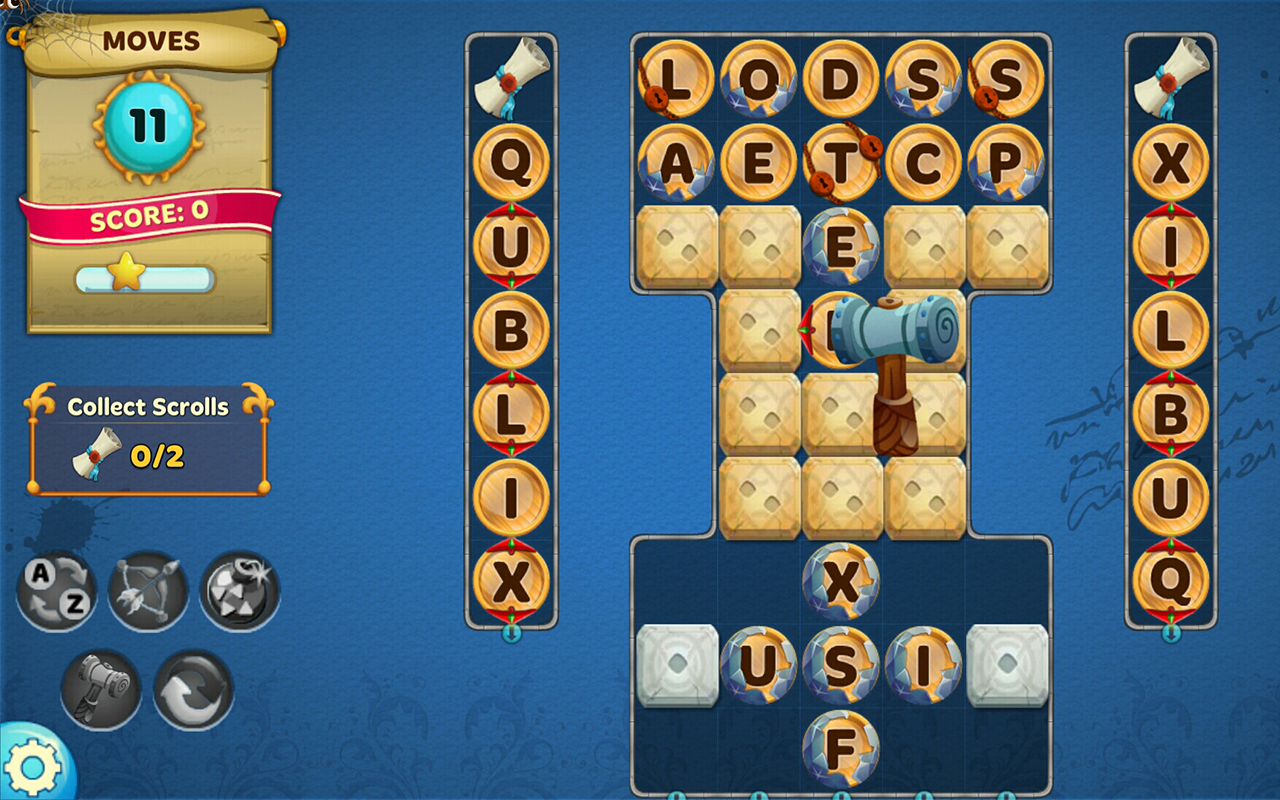The height and width of the screenshot is (800, 1280).
Task: Select the A-Z letter shuffle booster
Action: point(57,590)
